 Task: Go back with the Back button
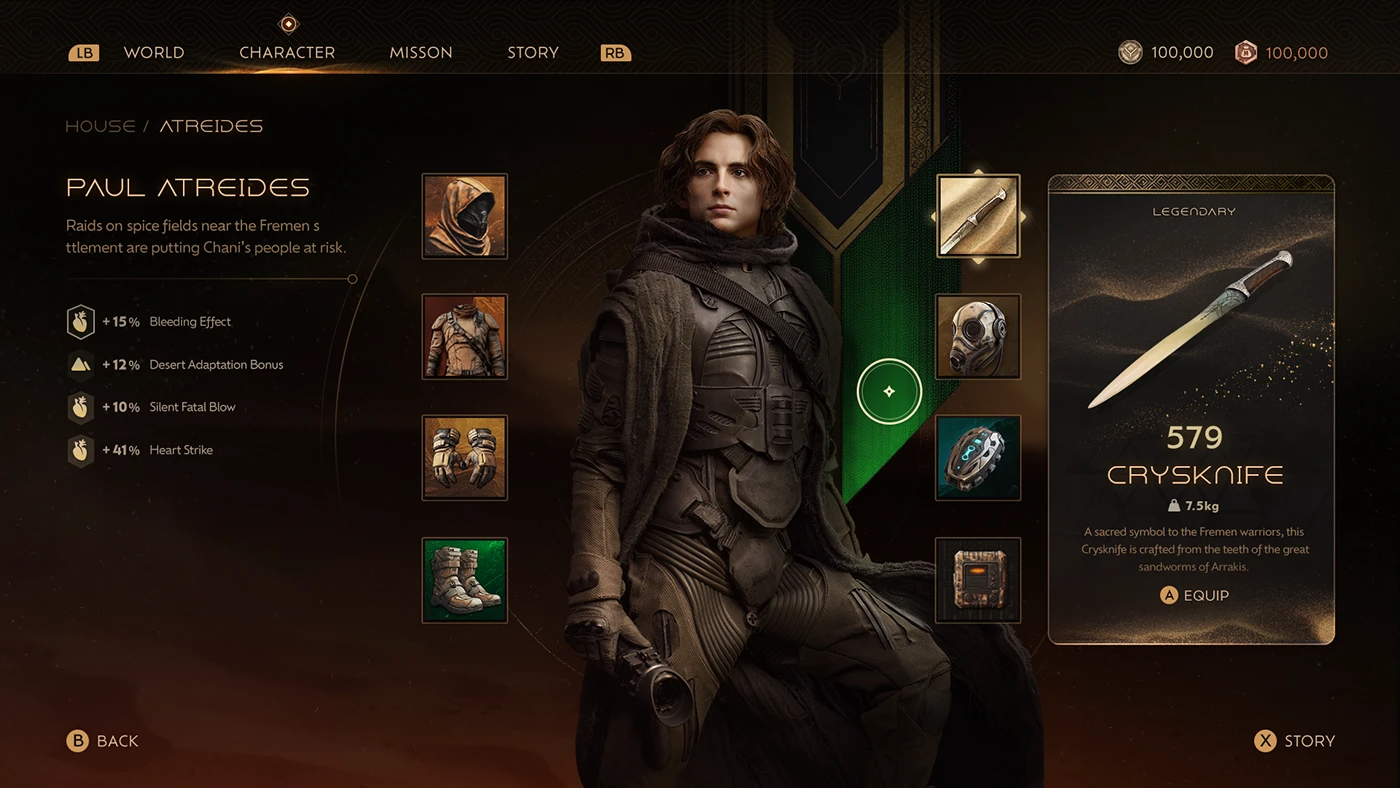pos(103,741)
